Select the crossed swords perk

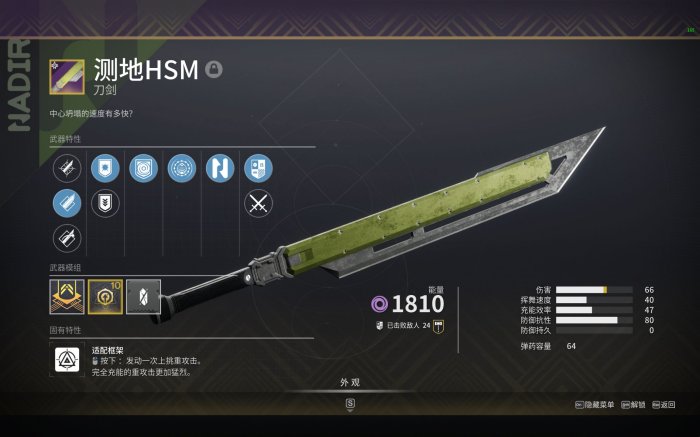[258, 203]
